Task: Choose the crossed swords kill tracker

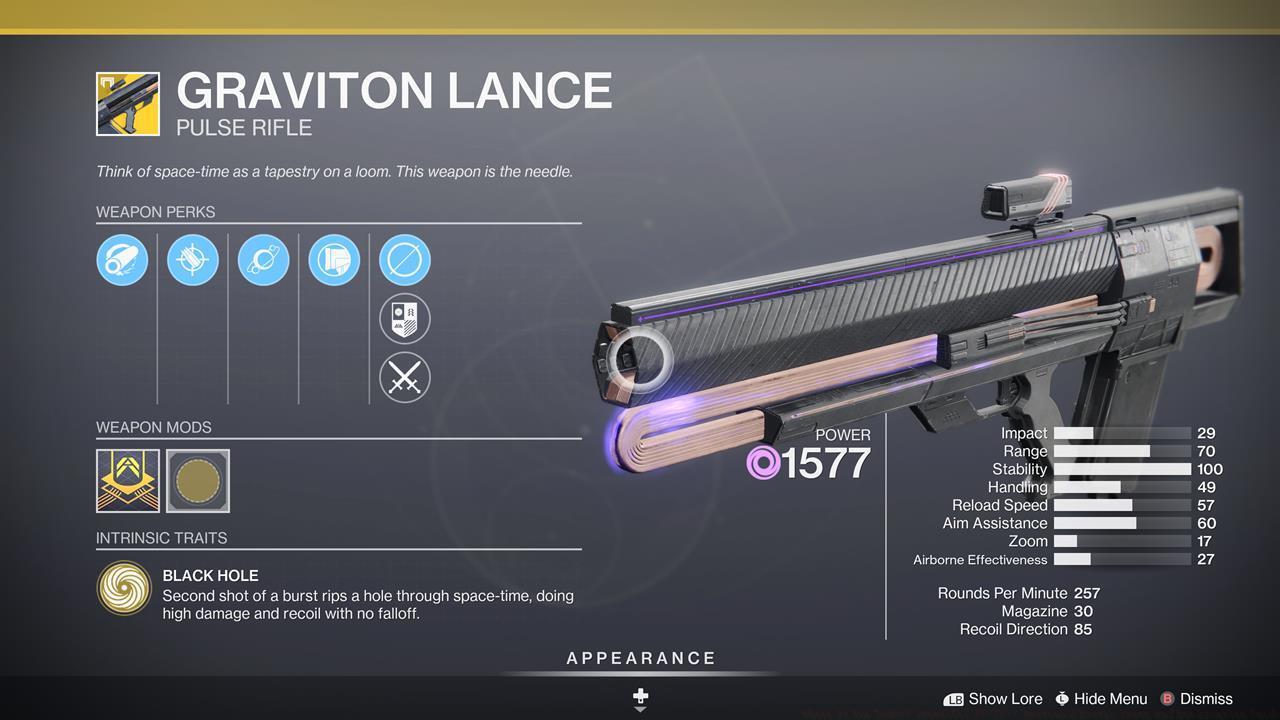Action: point(404,378)
